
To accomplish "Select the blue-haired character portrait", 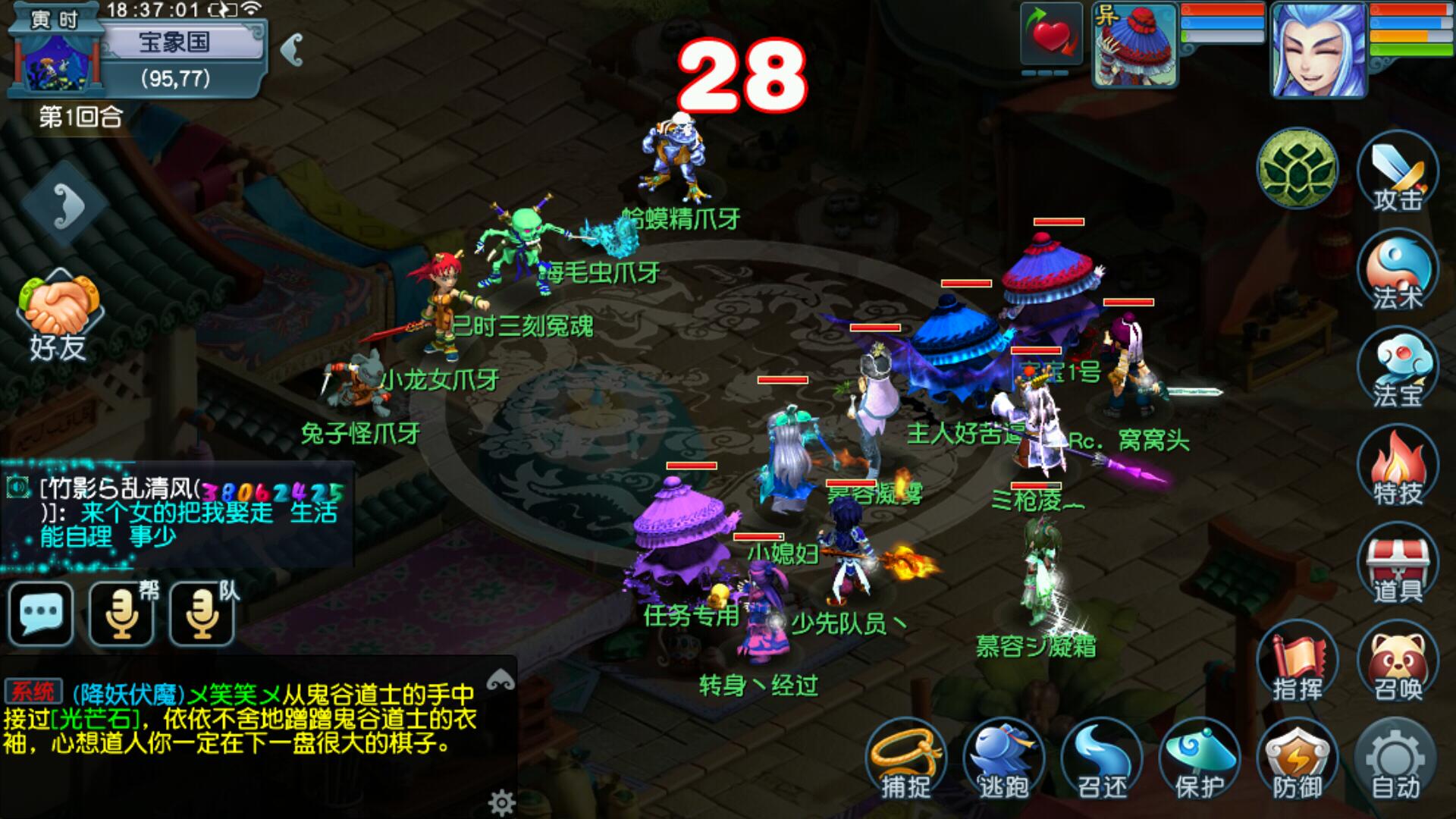I will (x=1318, y=50).
